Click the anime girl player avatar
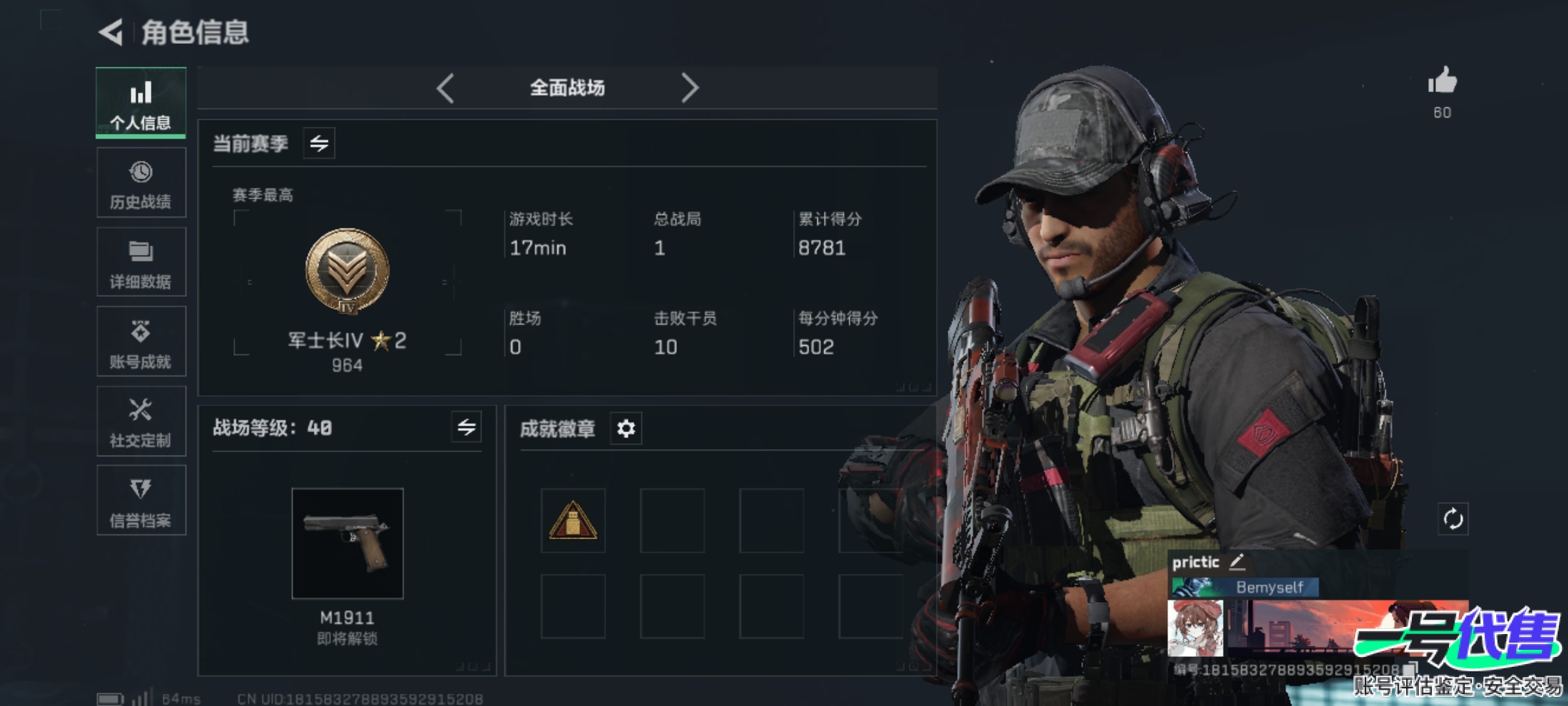The height and width of the screenshot is (706, 1568). coord(1195,628)
